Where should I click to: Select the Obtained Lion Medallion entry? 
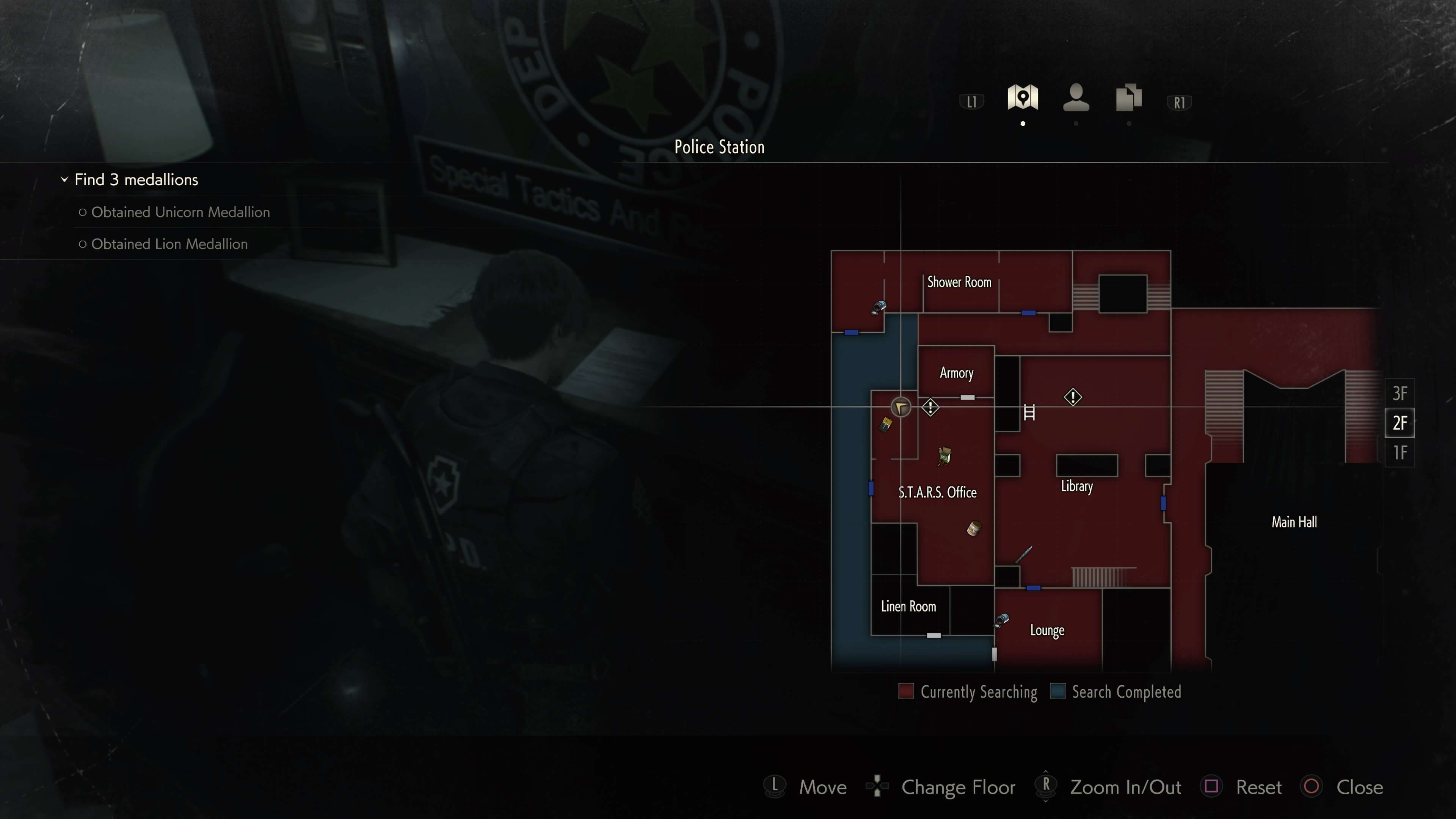pyautogui.click(x=169, y=243)
